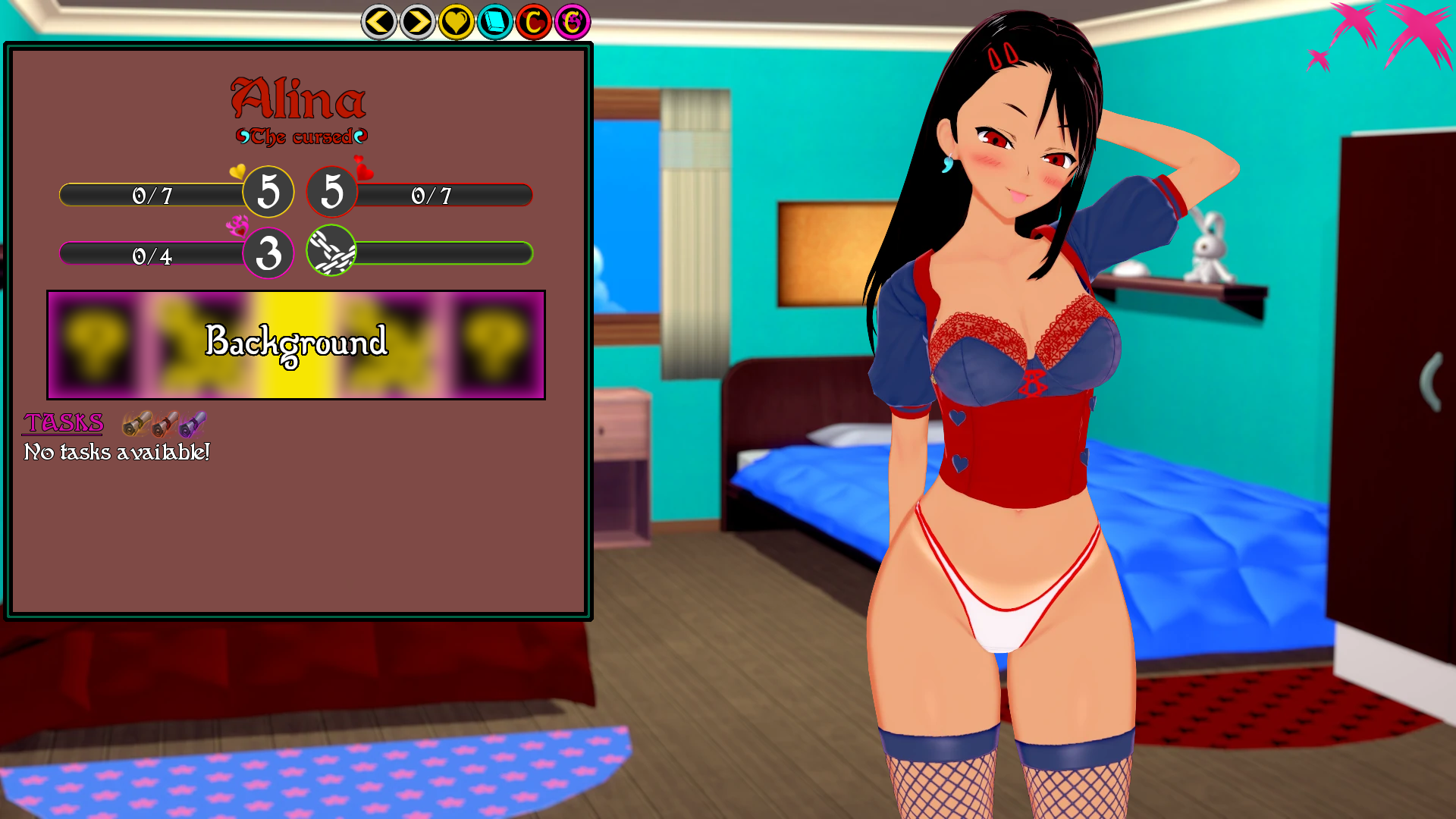Go to the next character with right arrow
This screenshot has width=1456, height=819.
(417, 22)
